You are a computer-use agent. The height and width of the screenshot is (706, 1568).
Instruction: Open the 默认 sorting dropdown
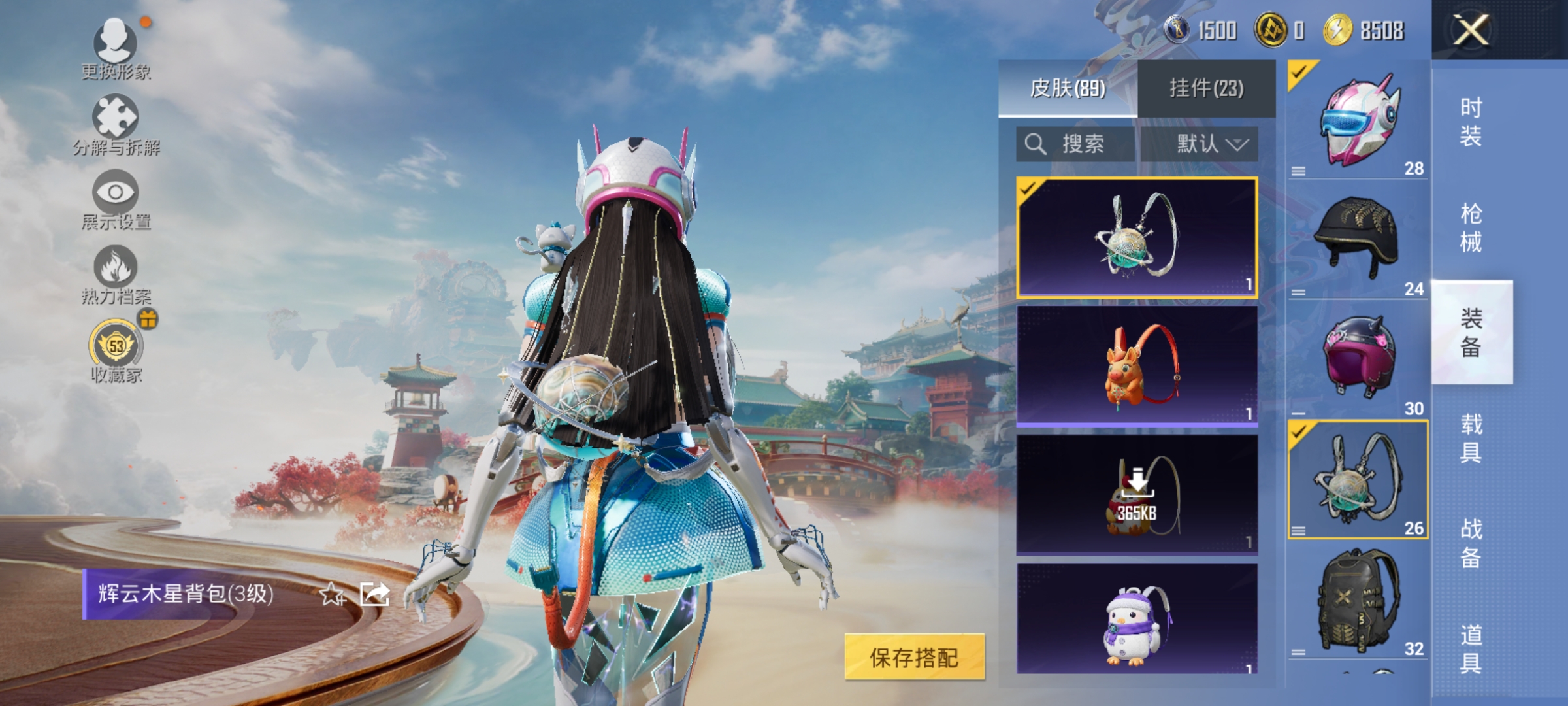pyautogui.click(x=1212, y=144)
